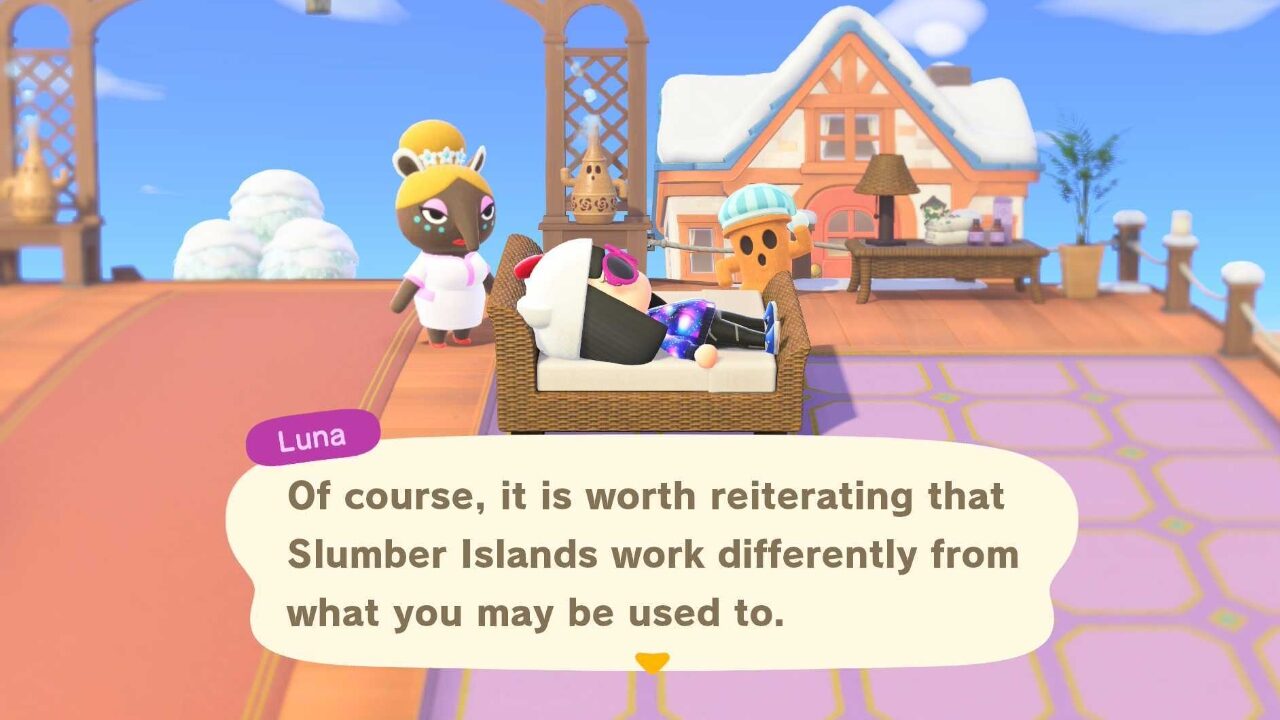Select the purple Luna name tag
The height and width of the screenshot is (720, 1280).
point(315,435)
